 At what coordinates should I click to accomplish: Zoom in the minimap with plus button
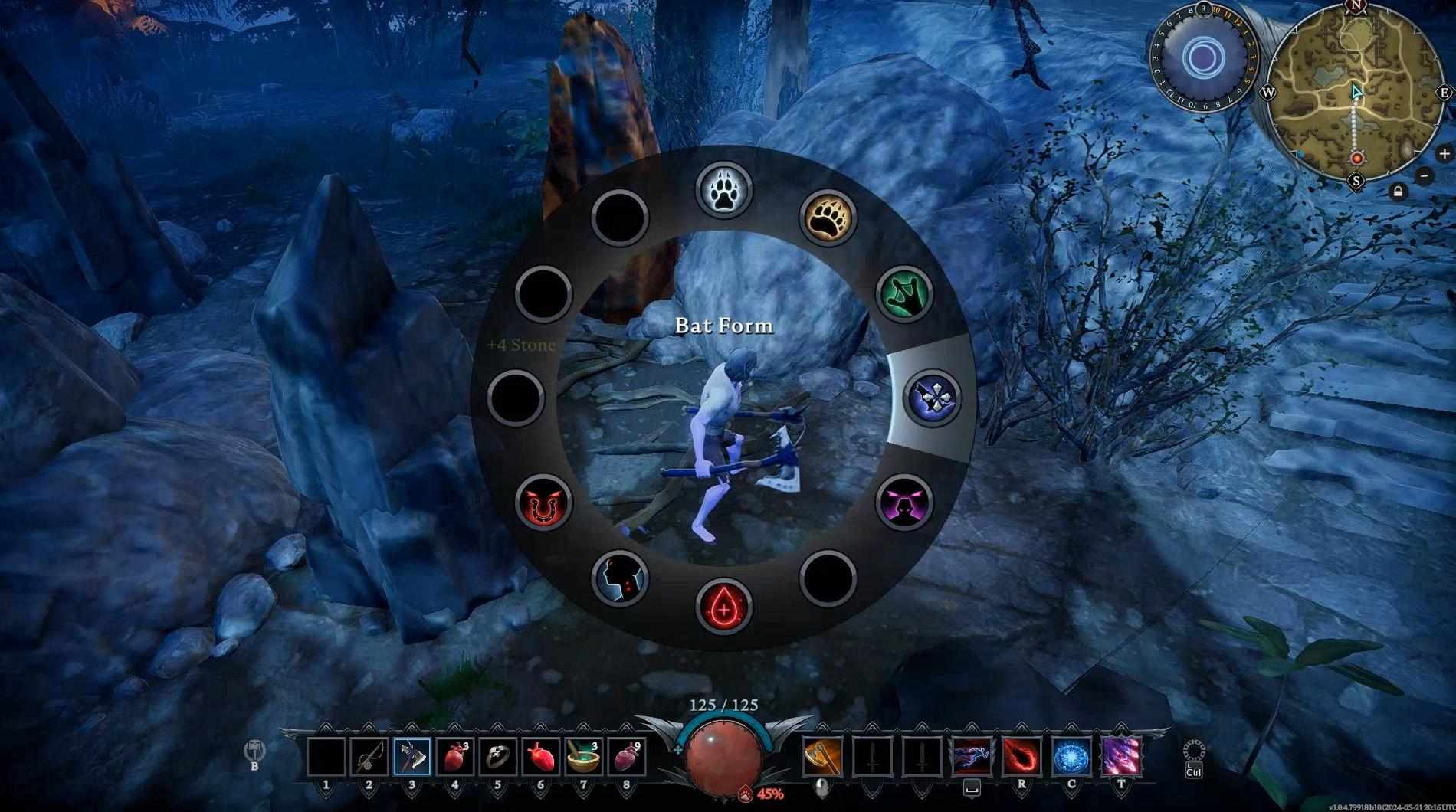pyautogui.click(x=1444, y=153)
